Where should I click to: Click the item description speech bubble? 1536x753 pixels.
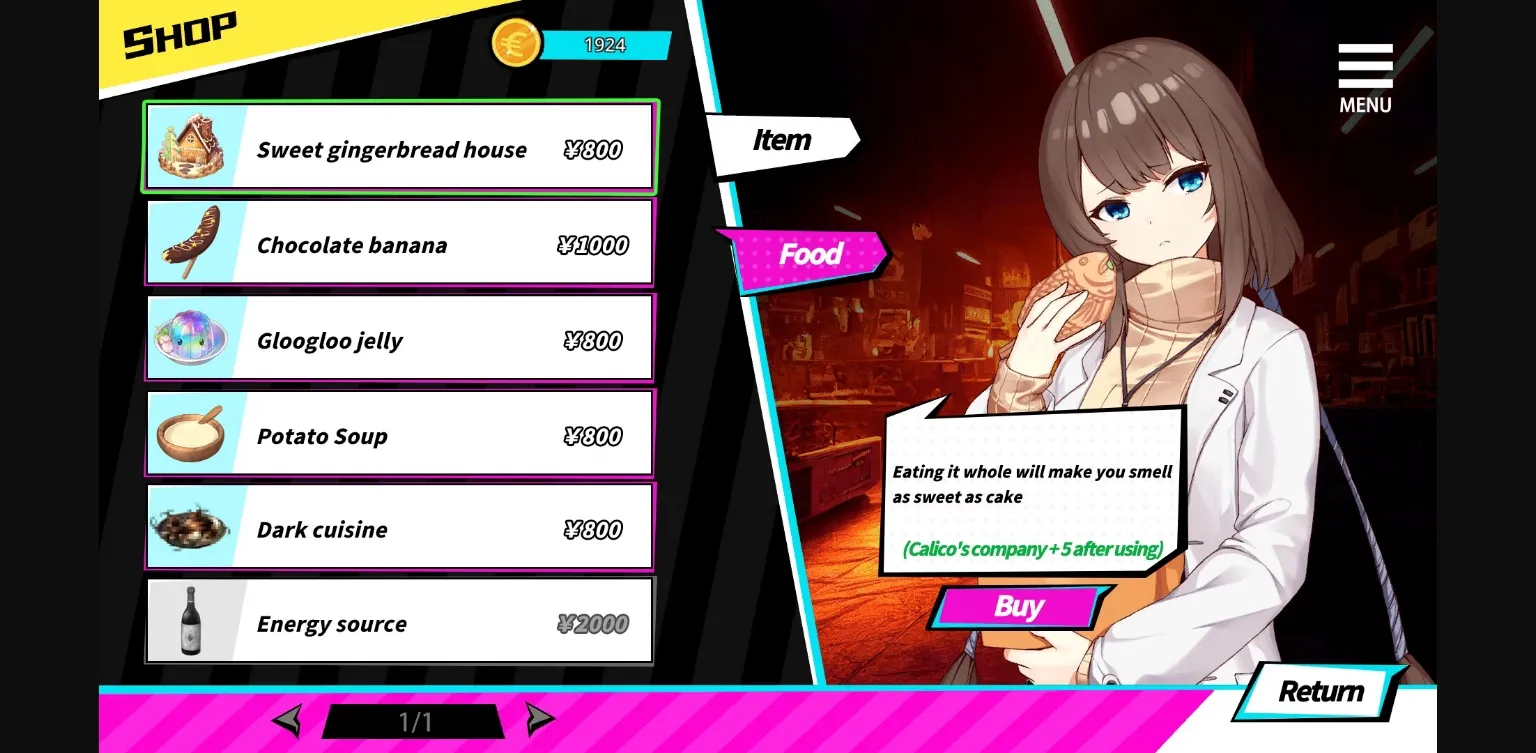click(1030, 495)
